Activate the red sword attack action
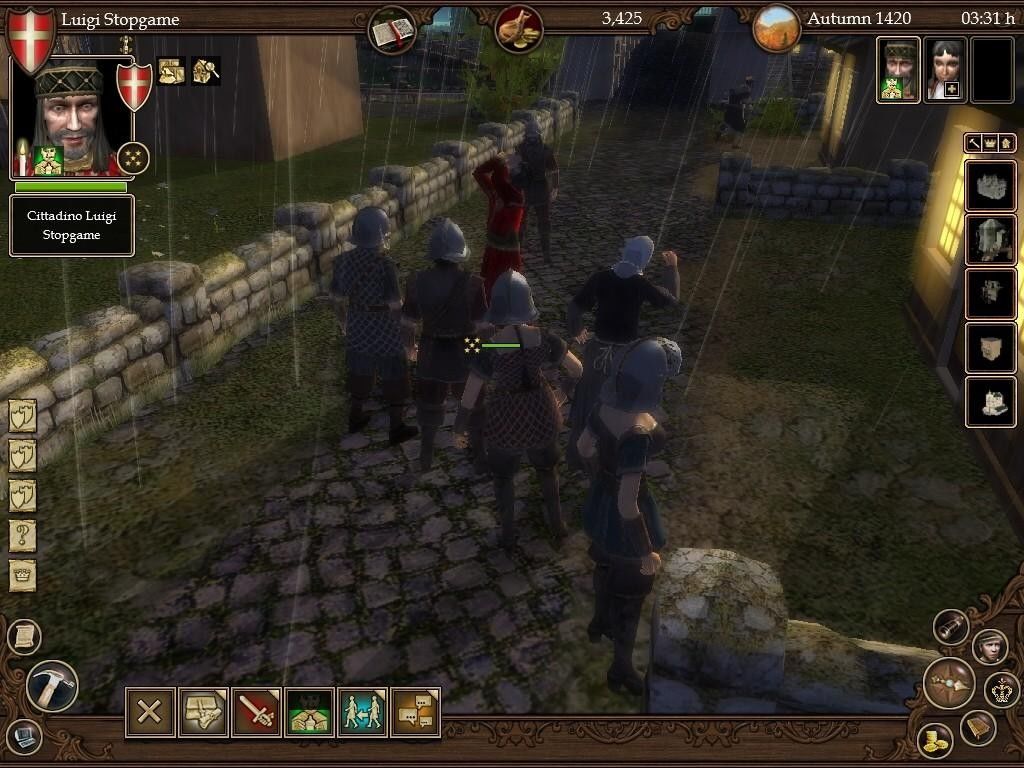Image resolution: width=1024 pixels, height=768 pixels. click(x=256, y=712)
